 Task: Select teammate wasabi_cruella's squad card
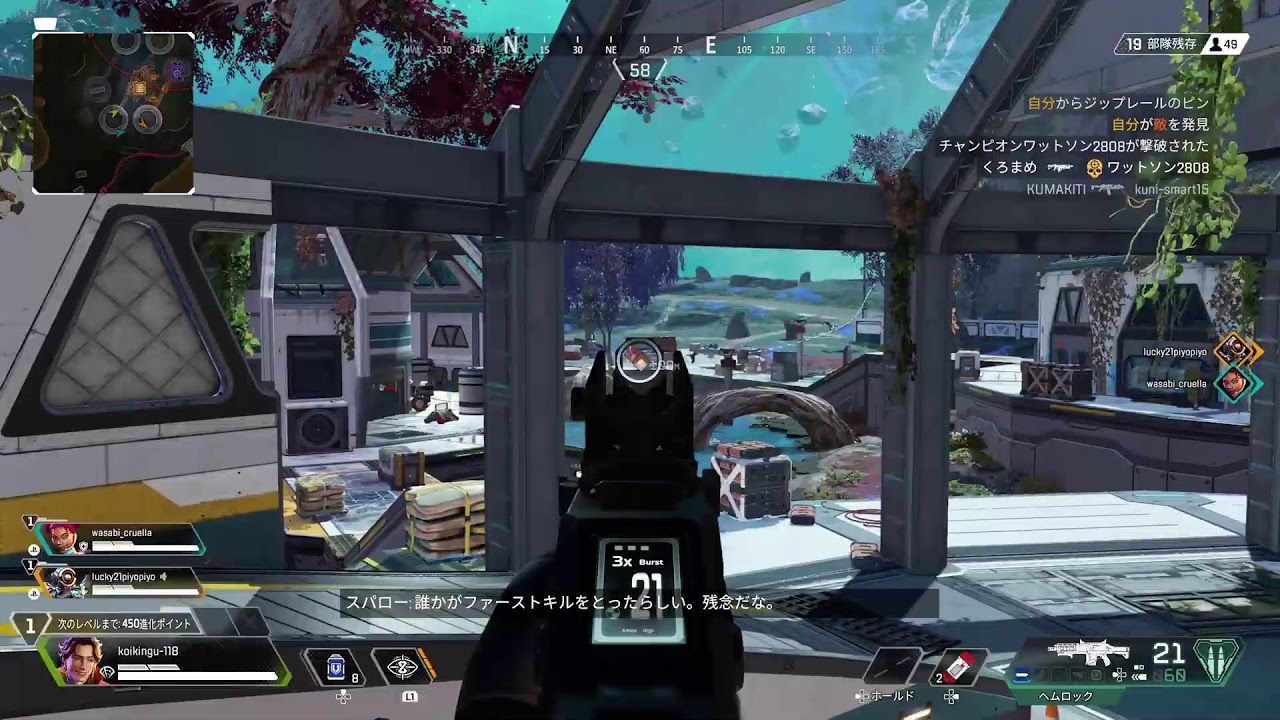[118, 540]
